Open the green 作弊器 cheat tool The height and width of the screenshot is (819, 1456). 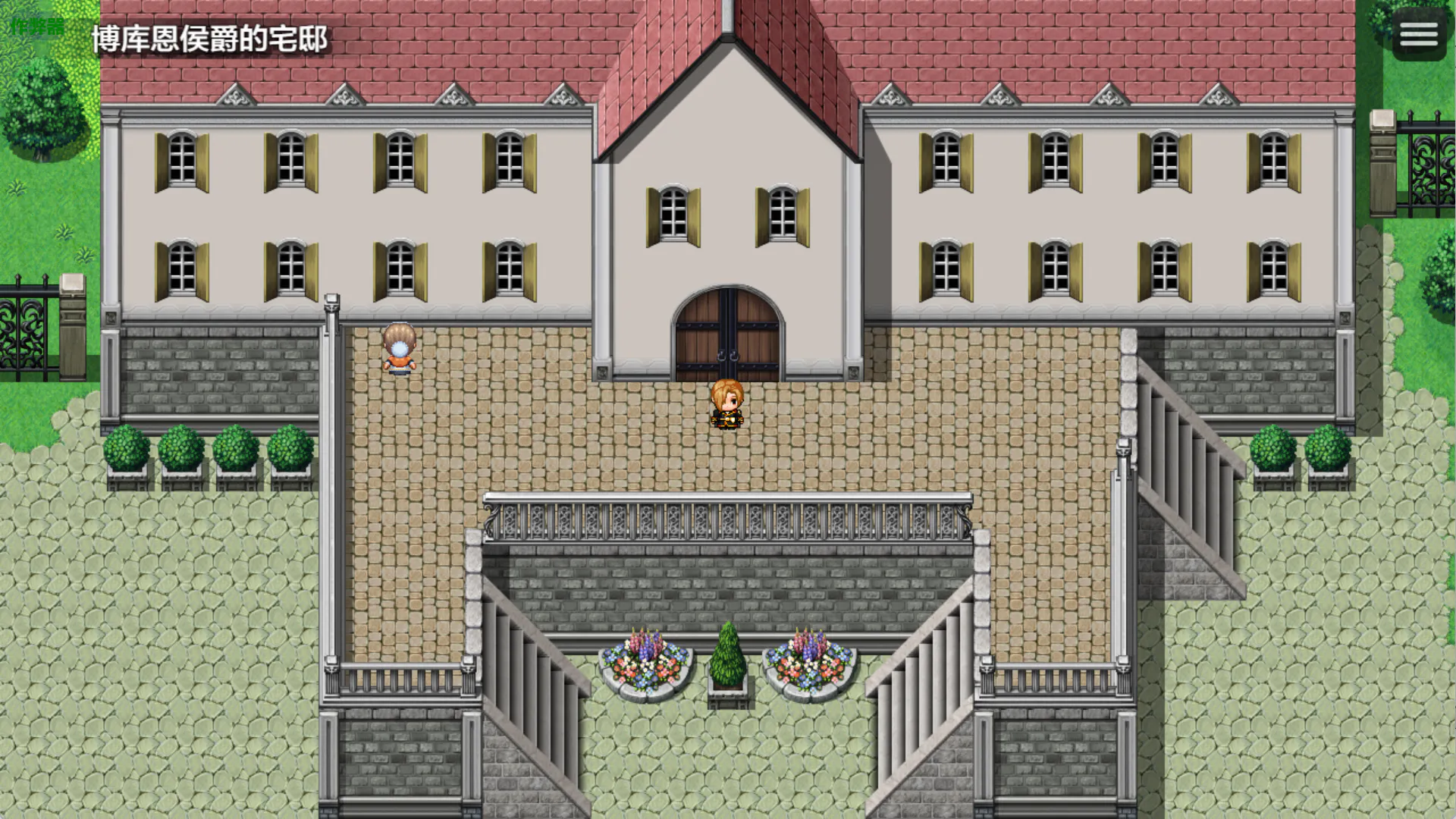[37, 28]
